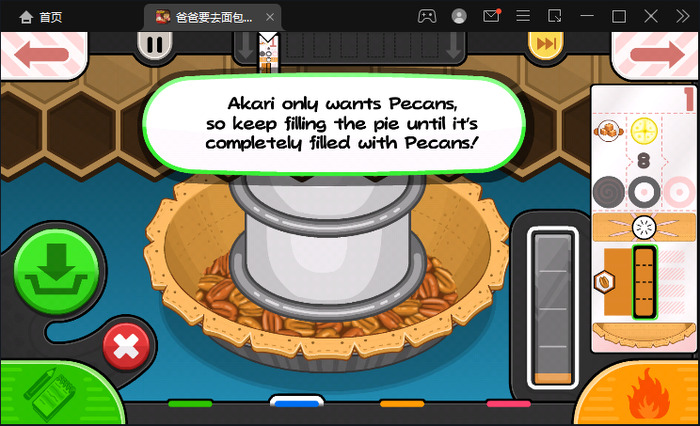Select the orange station tab

pyautogui.click(x=402, y=404)
